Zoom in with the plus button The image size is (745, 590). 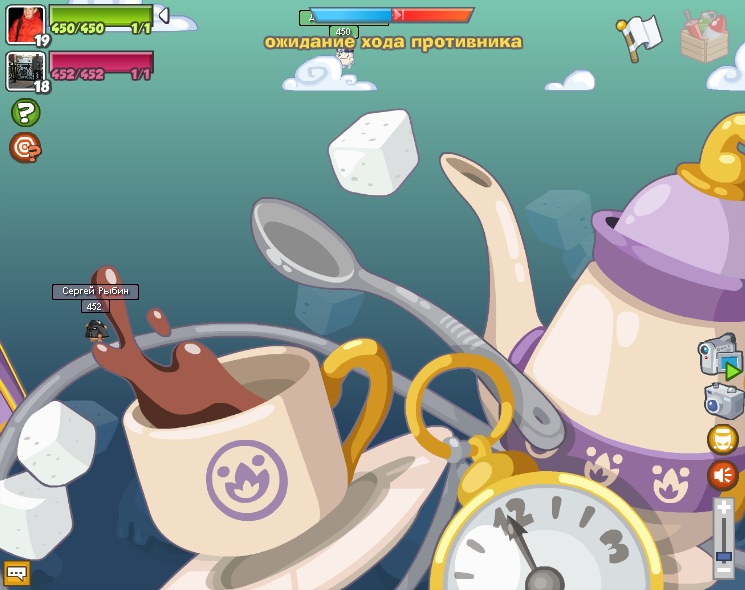[x=723, y=508]
